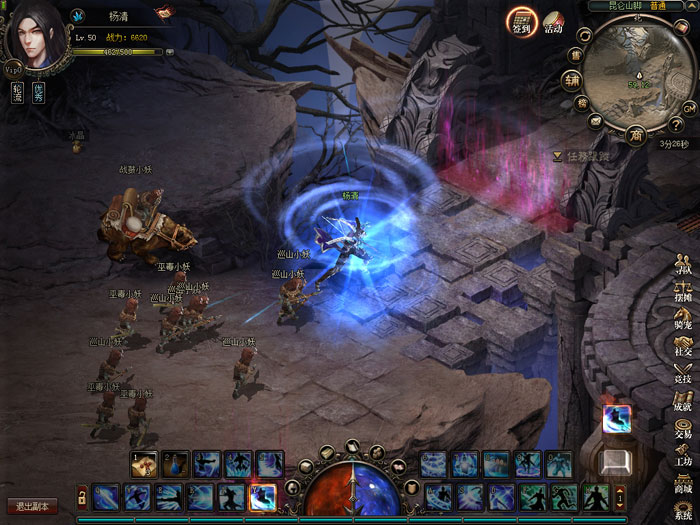Open the 商 shop button below minimap

pos(636,134)
